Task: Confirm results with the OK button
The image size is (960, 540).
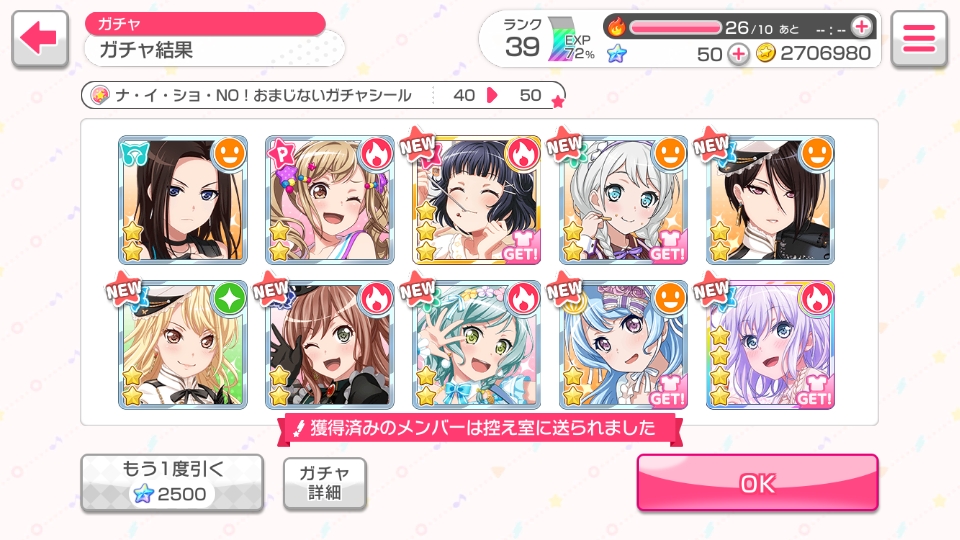Action: pos(757,483)
